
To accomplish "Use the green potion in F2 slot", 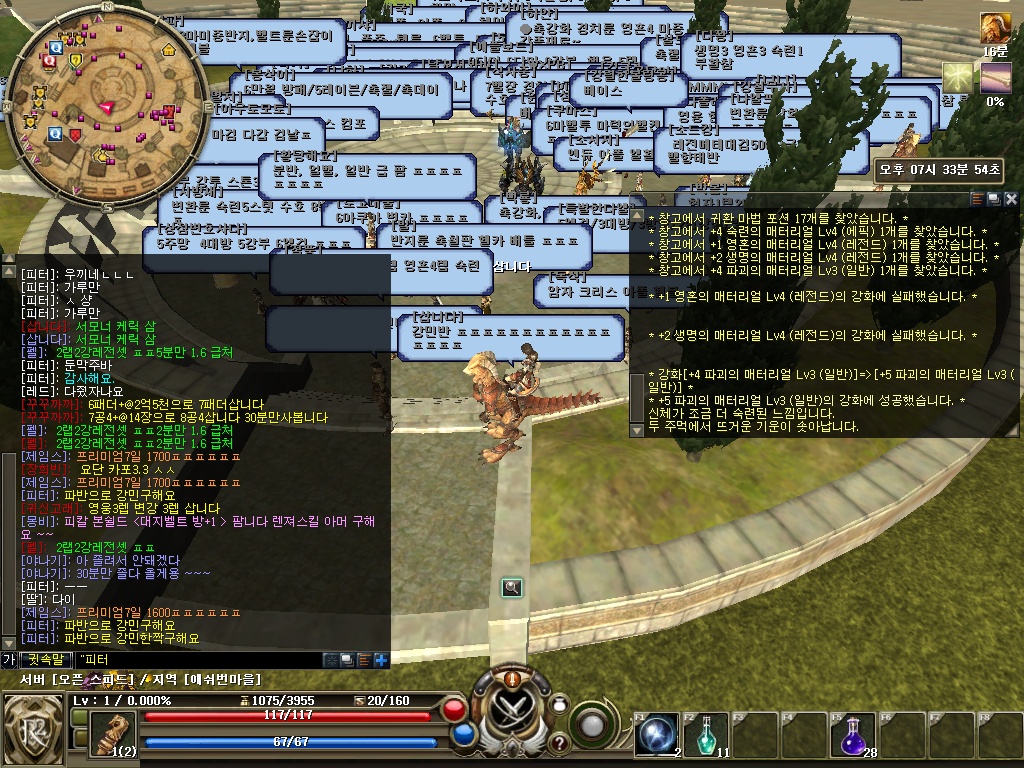I will coord(711,734).
